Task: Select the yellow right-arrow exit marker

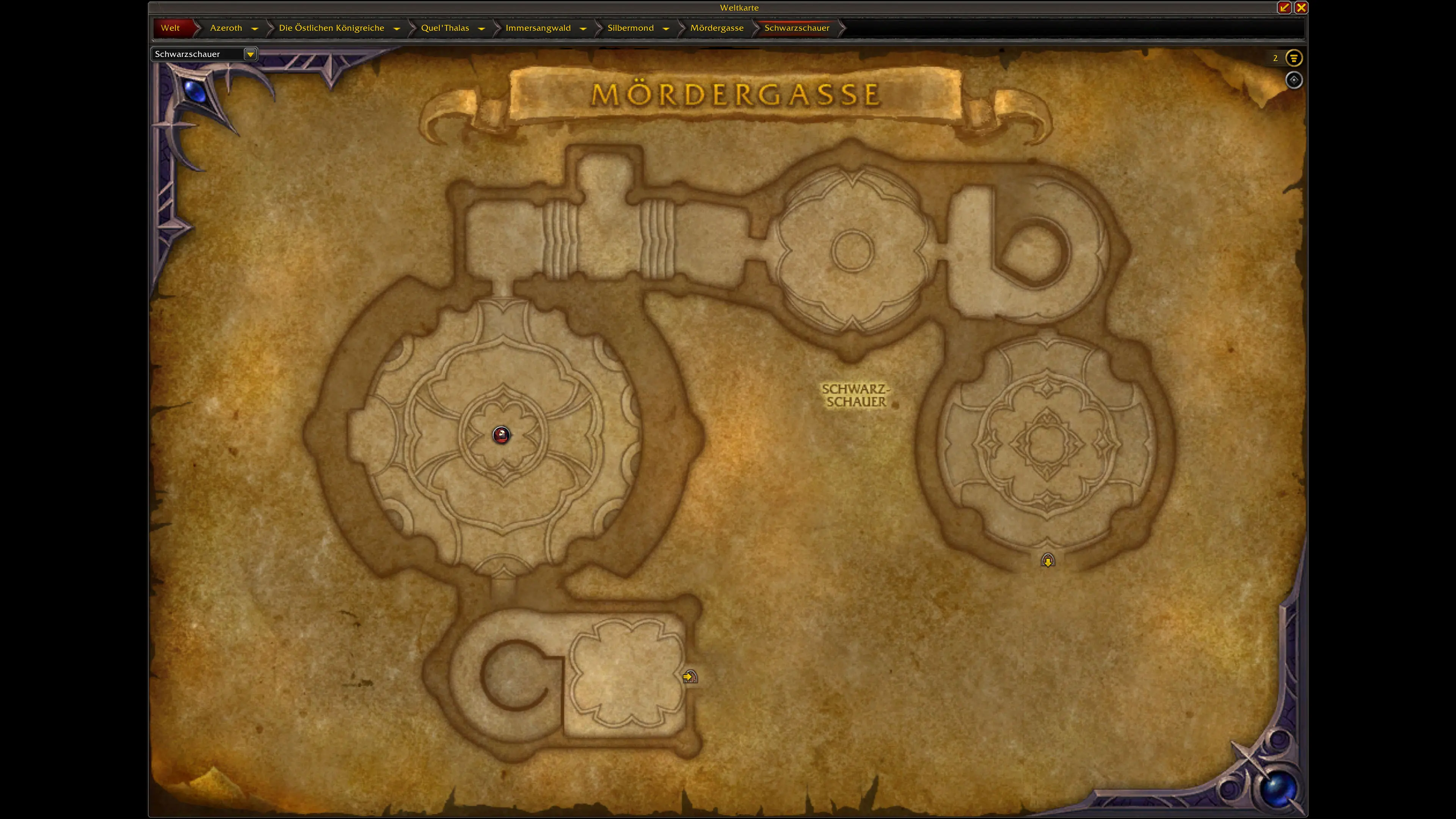Action: point(690,676)
